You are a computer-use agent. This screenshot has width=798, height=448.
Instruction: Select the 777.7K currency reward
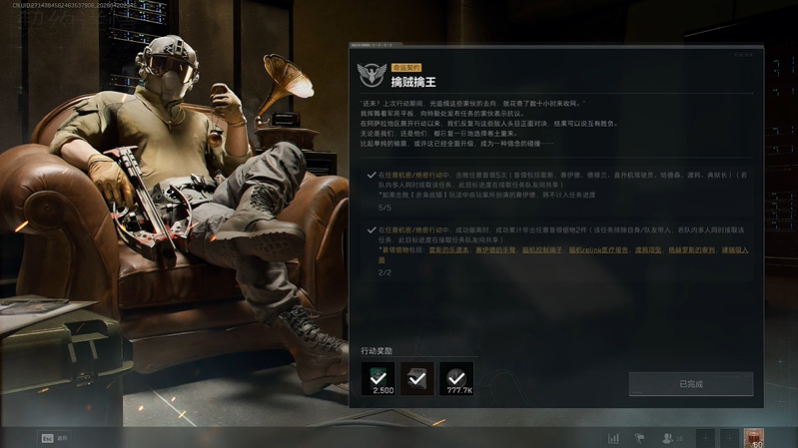pos(456,378)
